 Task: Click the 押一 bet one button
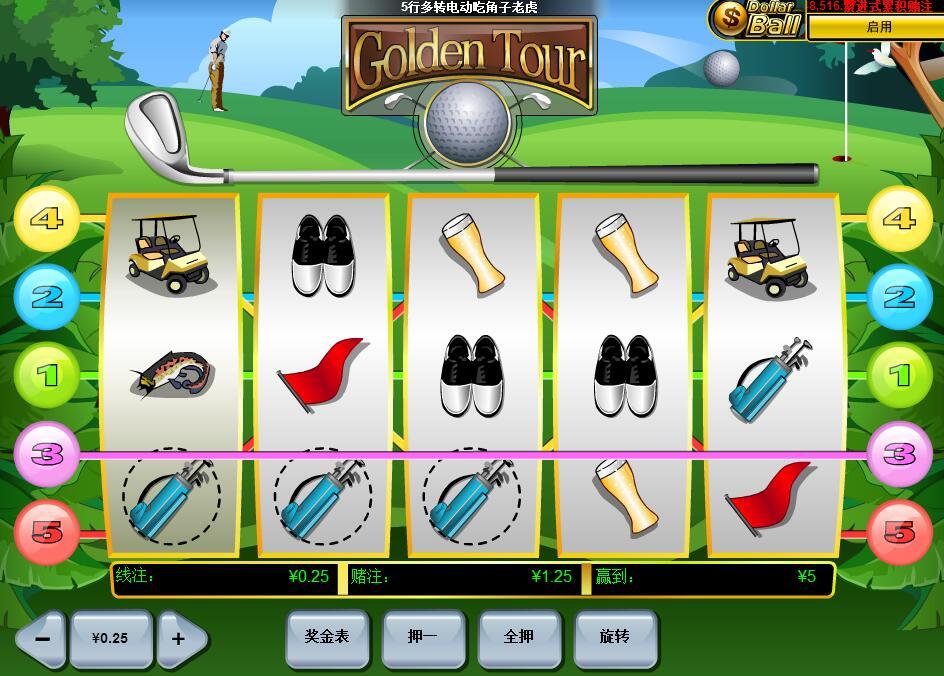point(423,637)
